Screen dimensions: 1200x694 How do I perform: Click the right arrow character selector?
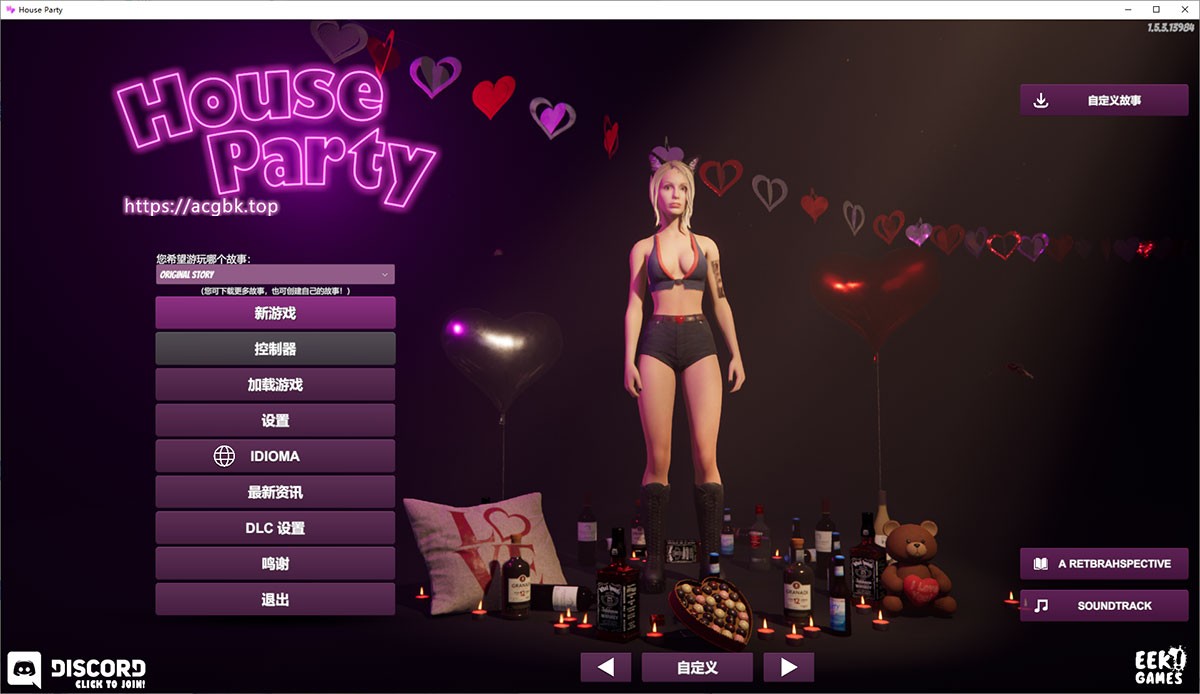(x=788, y=667)
